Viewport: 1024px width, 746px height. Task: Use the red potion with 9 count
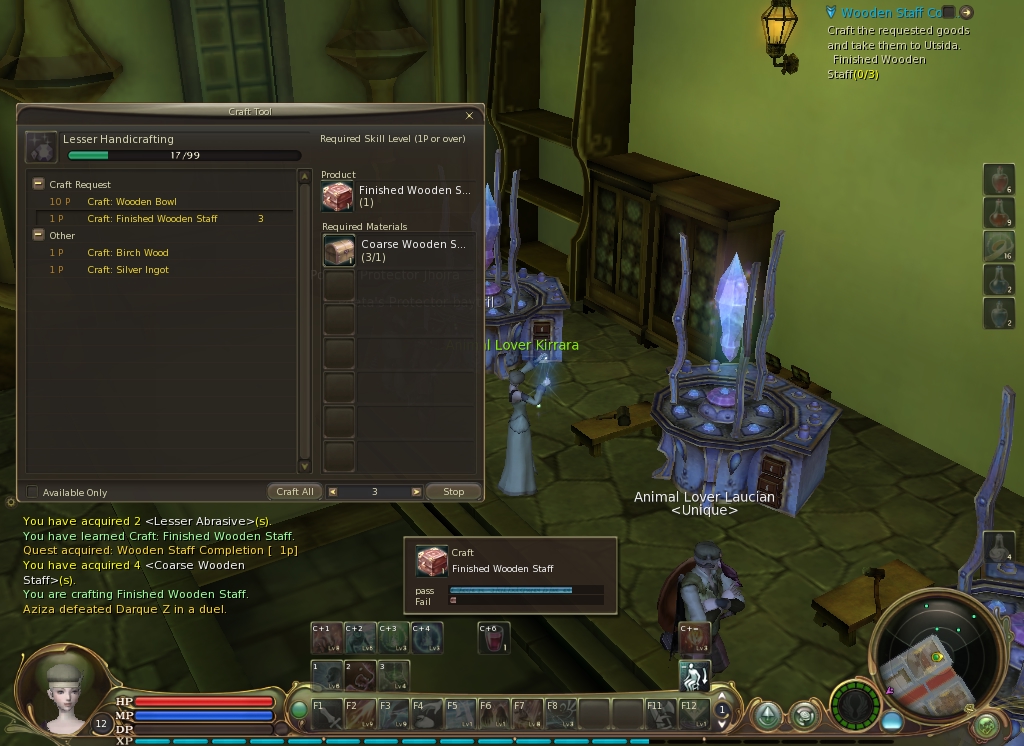998,213
